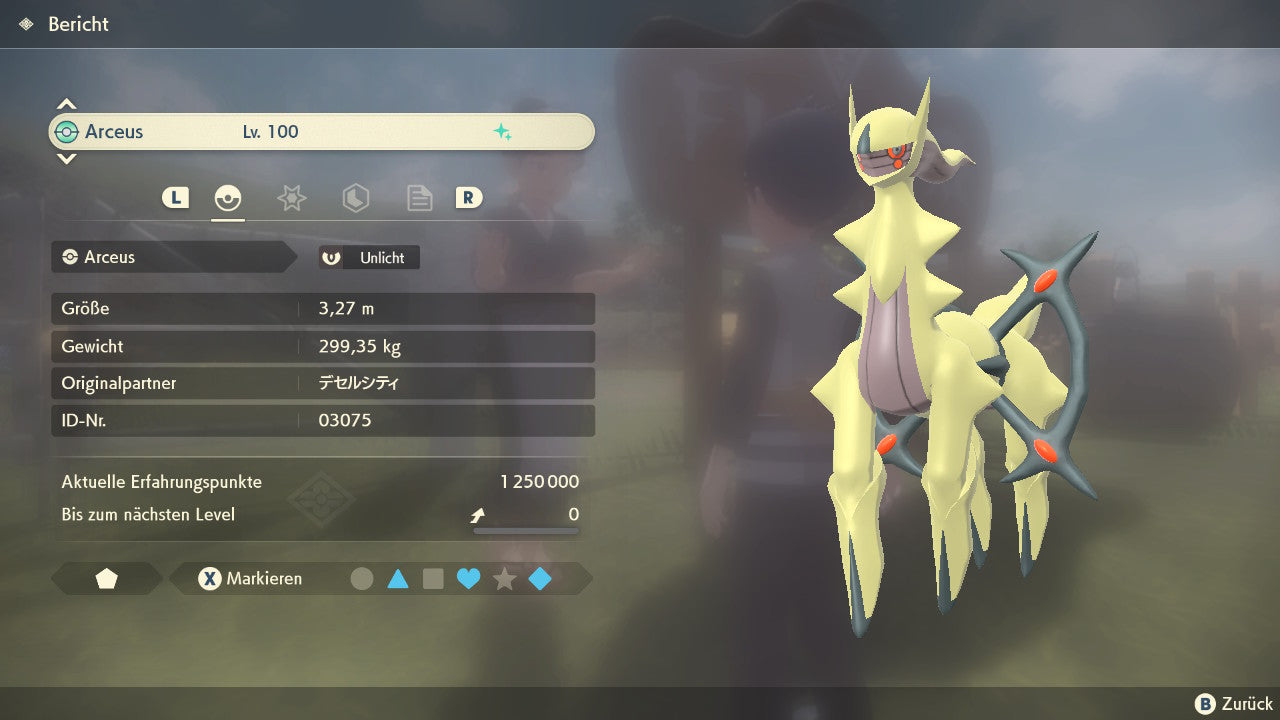Image resolution: width=1280 pixels, height=720 pixels.
Task: Toggle the blue diamond marking
Action: [x=540, y=579]
